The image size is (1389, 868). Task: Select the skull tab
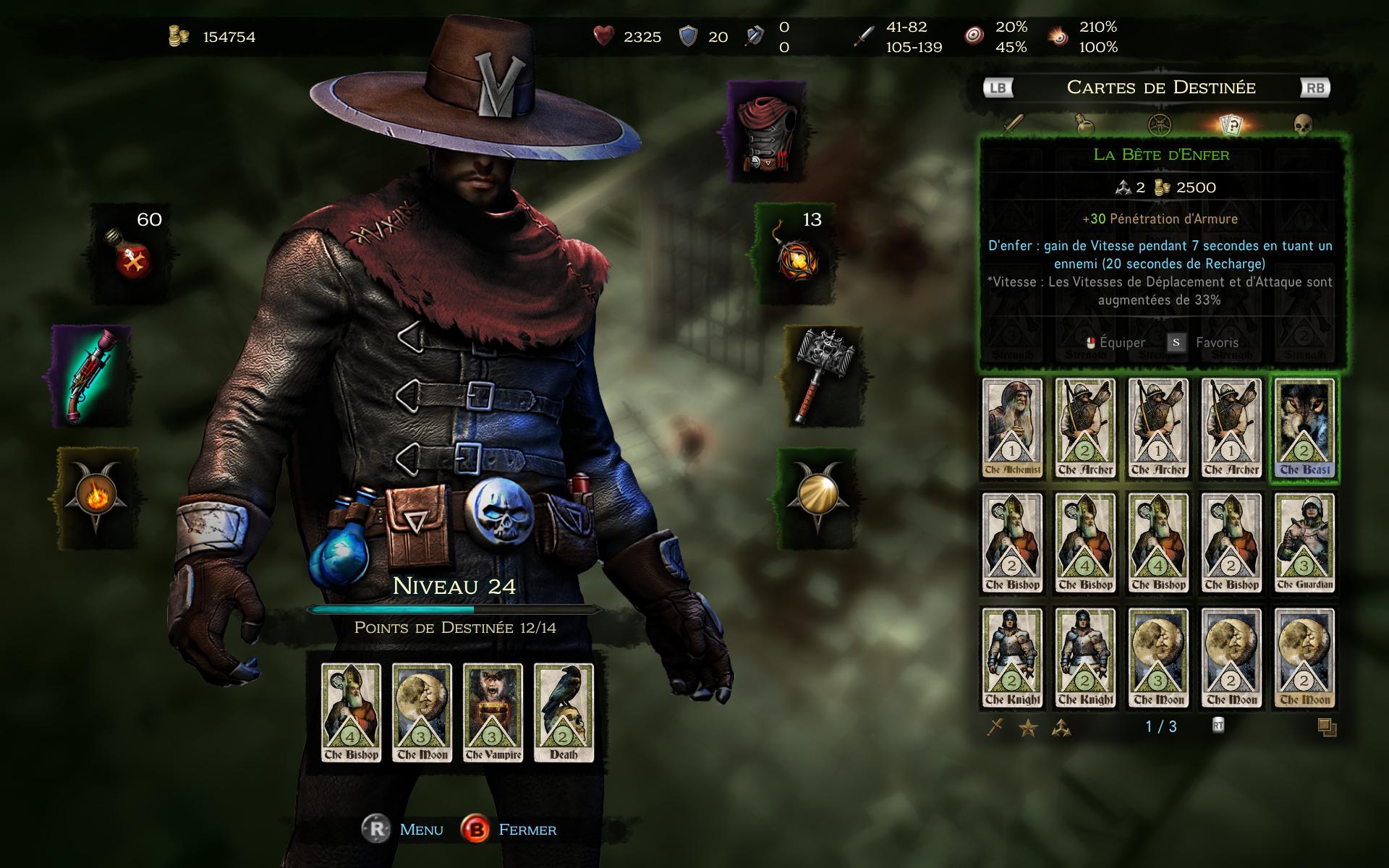1303,124
